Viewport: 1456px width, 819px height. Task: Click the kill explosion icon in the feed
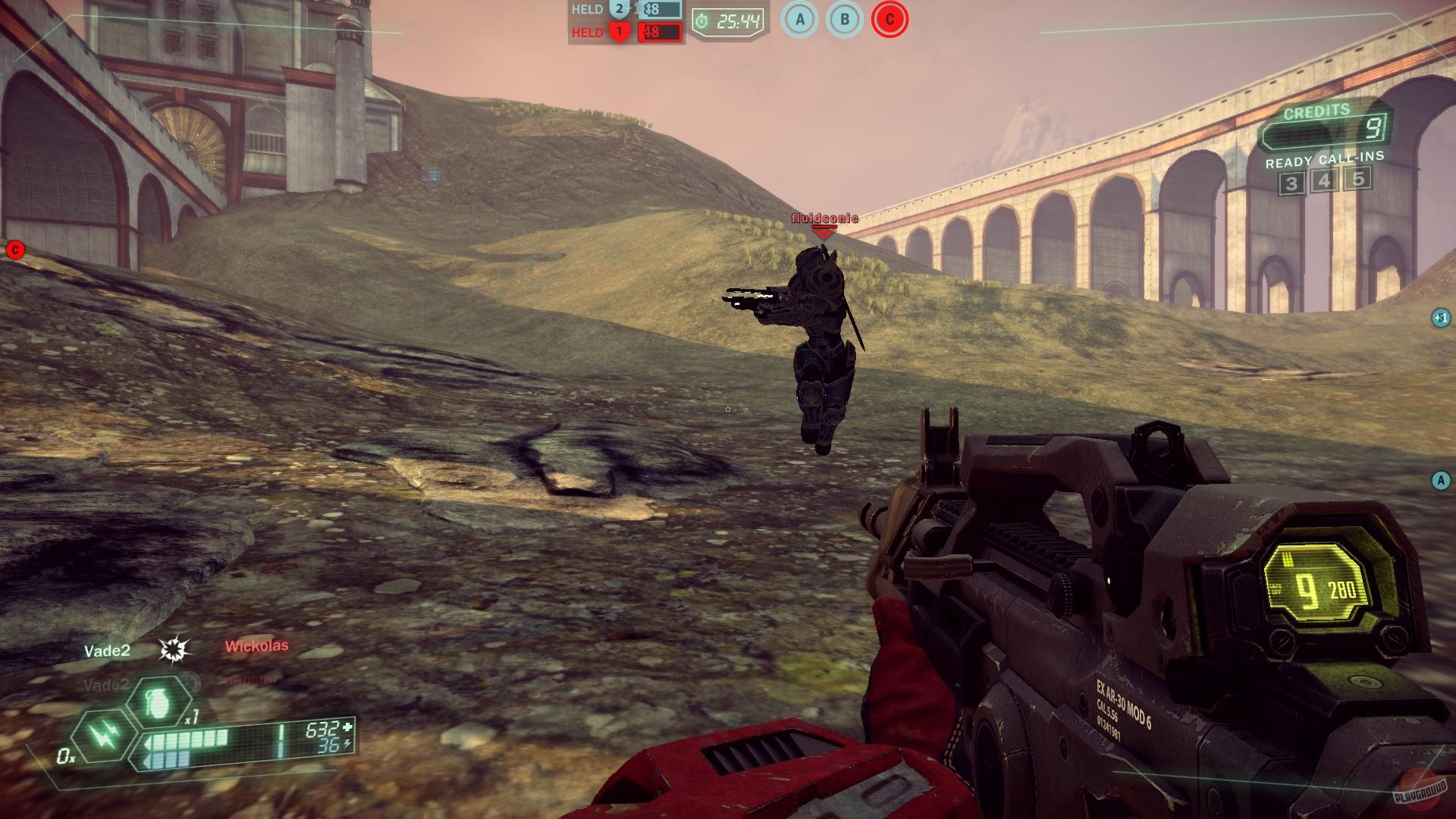pyautogui.click(x=174, y=651)
